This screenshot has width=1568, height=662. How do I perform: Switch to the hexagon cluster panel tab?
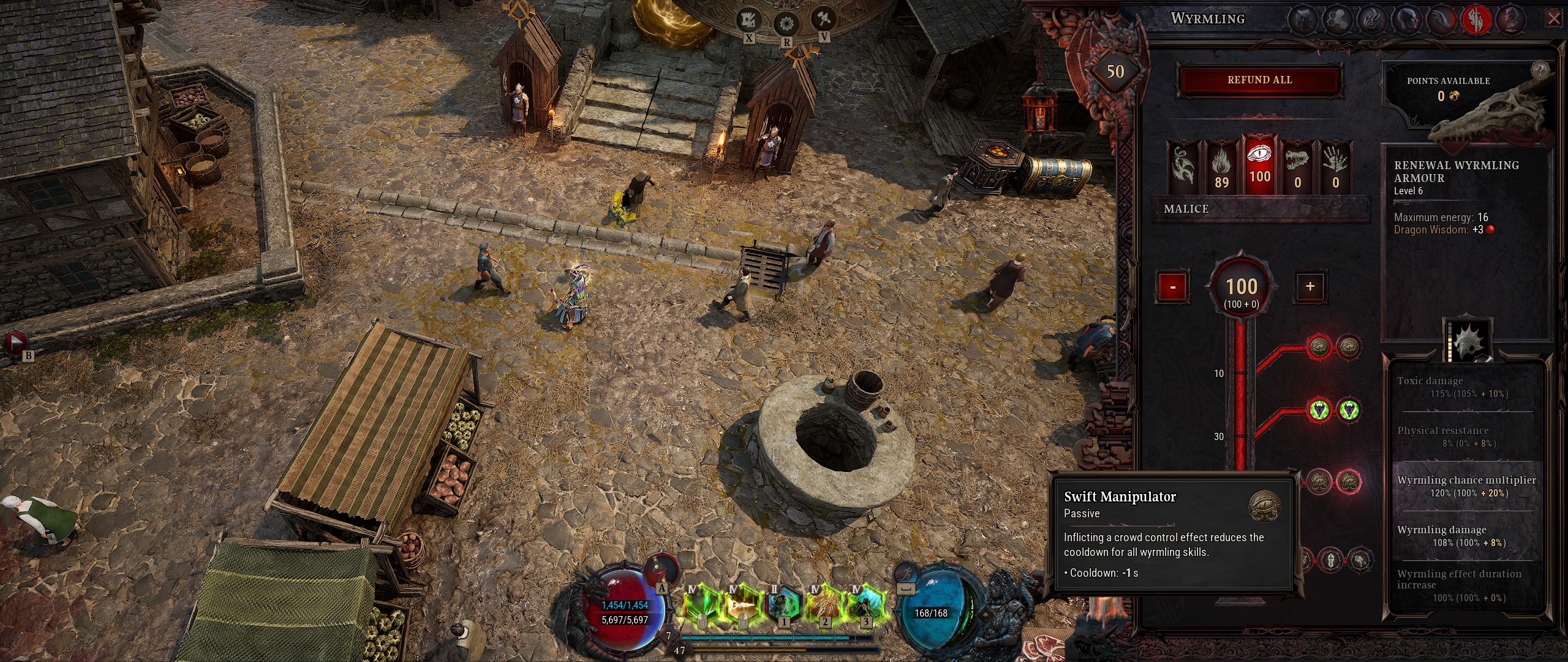tap(1337, 20)
